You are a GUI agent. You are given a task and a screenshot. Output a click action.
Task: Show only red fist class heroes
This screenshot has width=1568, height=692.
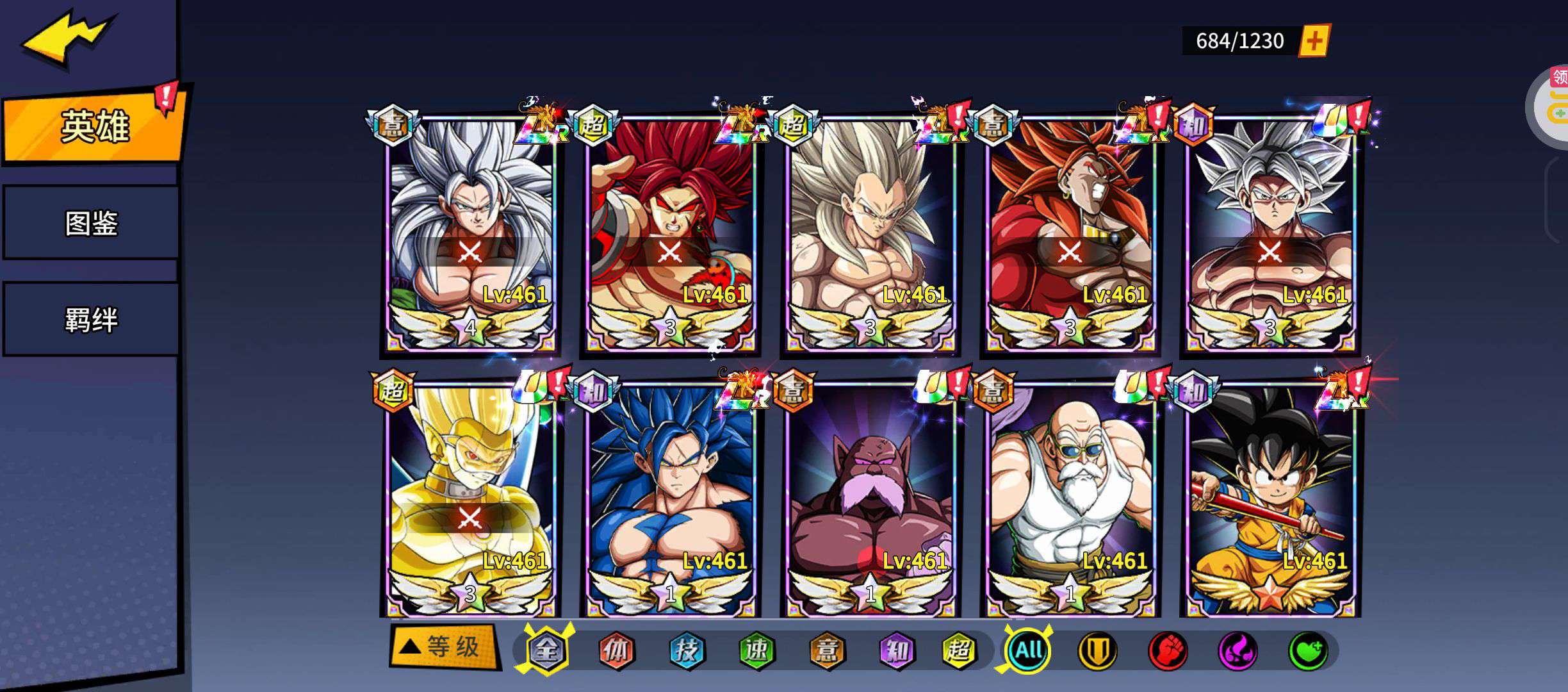[1167, 651]
